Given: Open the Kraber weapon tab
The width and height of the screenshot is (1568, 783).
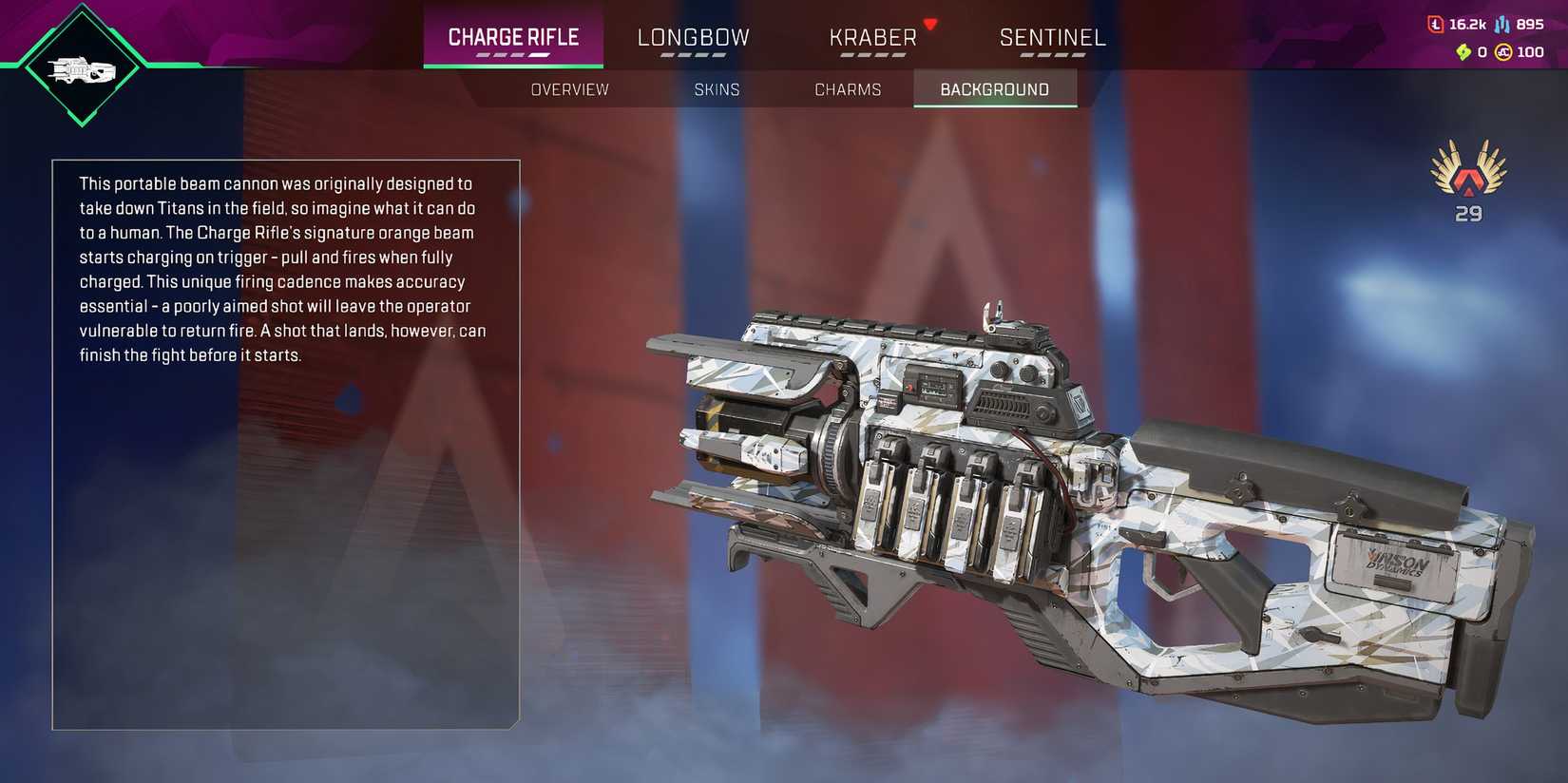Looking at the screenshot, I should (x=872, y=36).
